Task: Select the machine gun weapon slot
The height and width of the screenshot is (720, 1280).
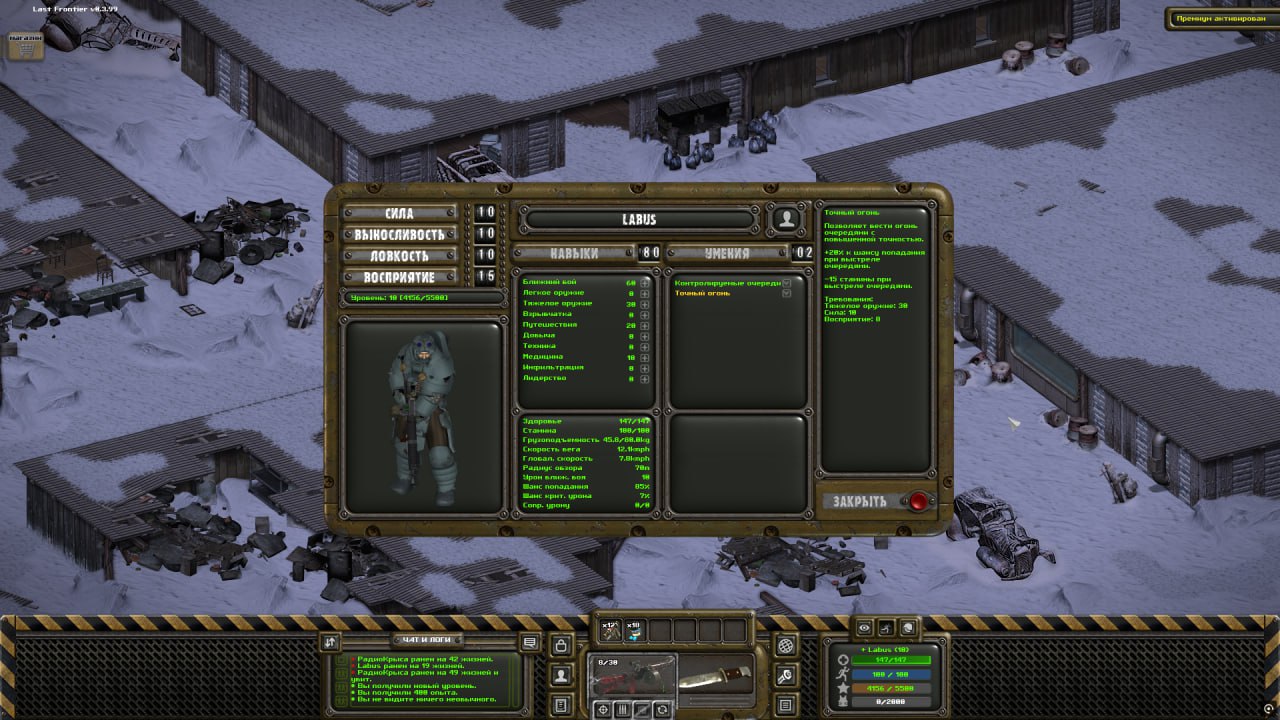Action: (632, 676)
